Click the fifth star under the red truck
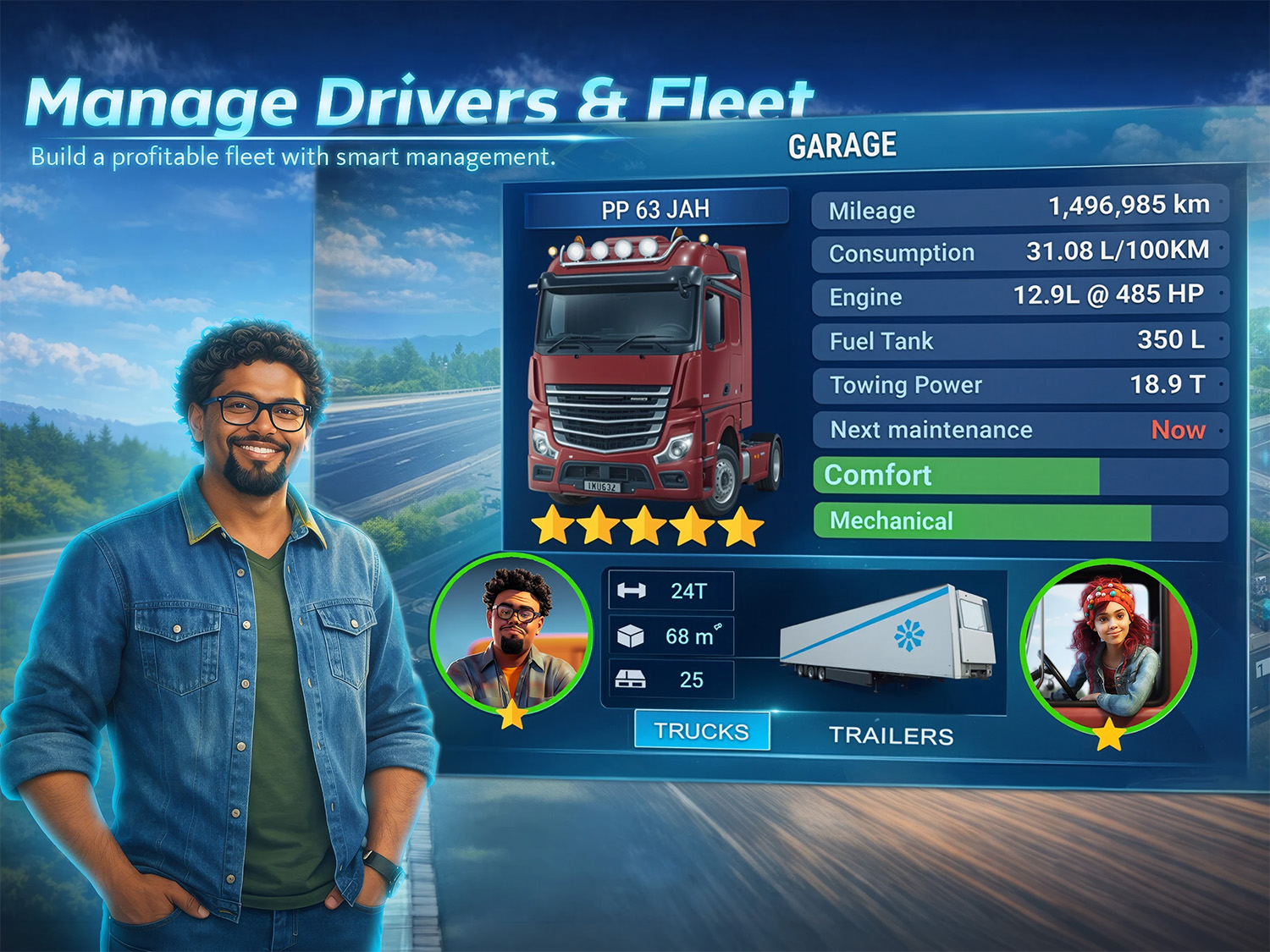The image size is (1270, 952). [x=739, y=526]
